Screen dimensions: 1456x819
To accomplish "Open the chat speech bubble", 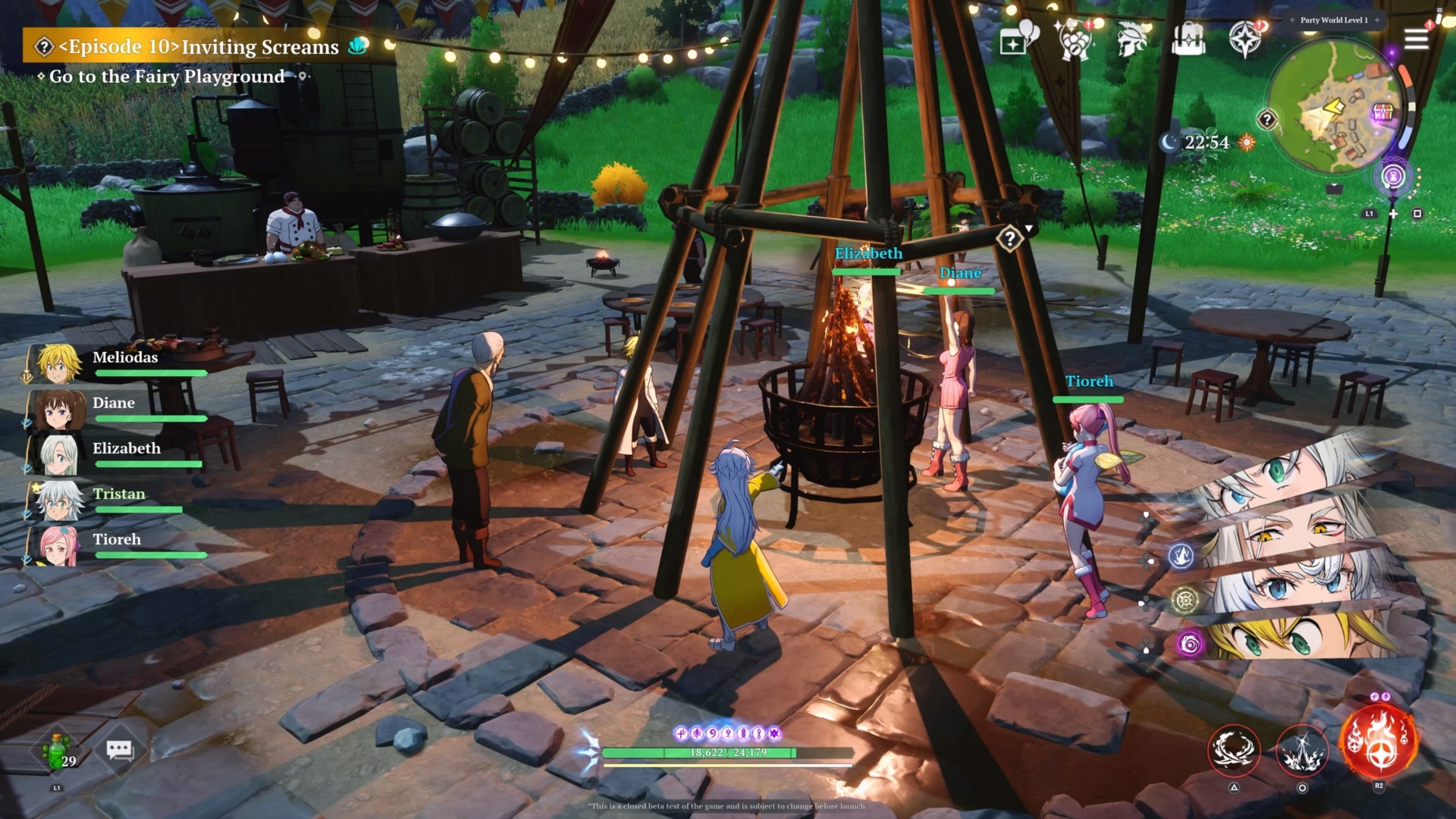I will (x=119, y=751).
